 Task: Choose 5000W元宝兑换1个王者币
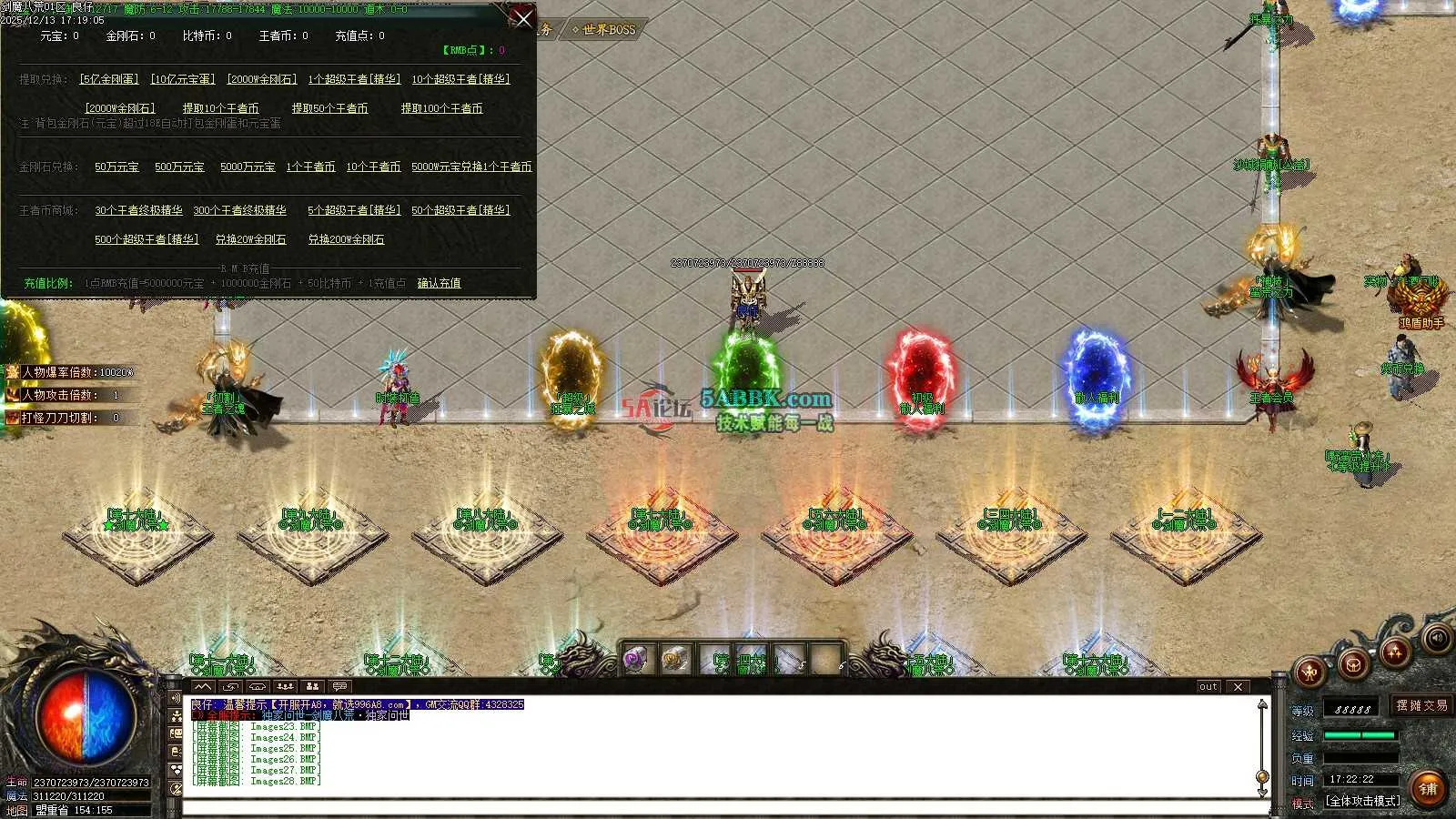(471, 167)
